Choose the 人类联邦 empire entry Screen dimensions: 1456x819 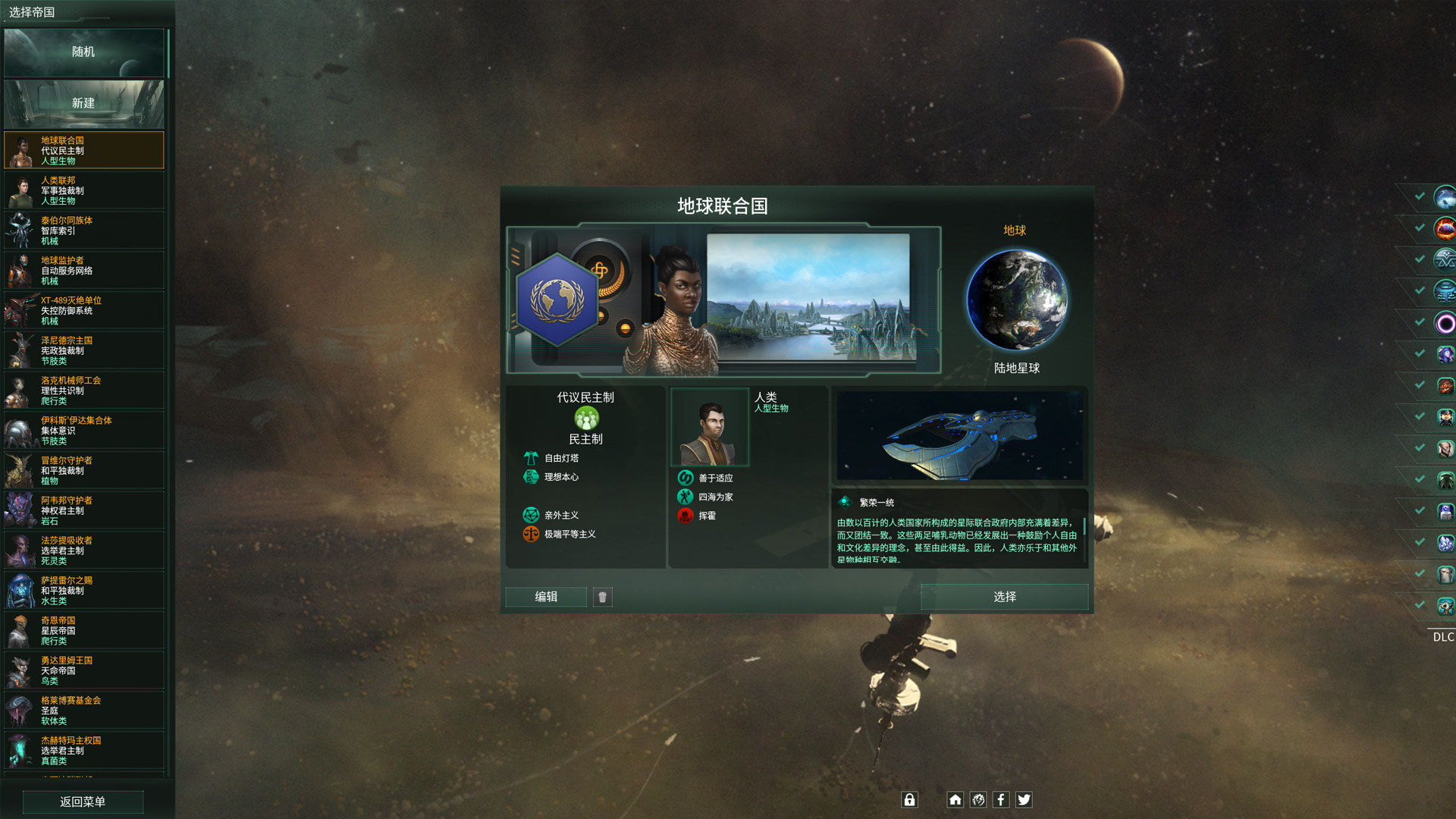(83, 190)
